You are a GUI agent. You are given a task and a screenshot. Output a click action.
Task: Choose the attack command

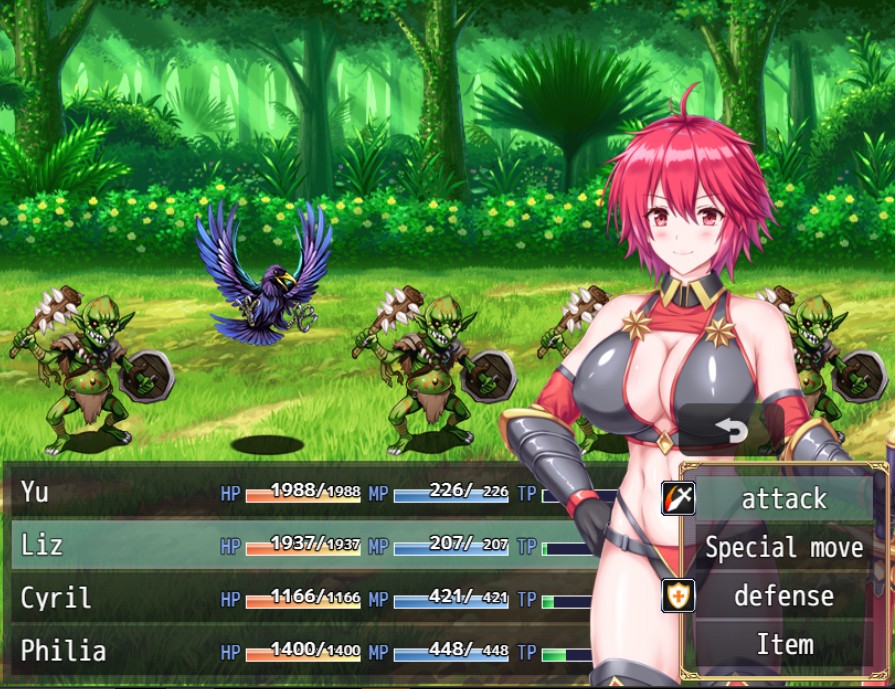(784, 498)
